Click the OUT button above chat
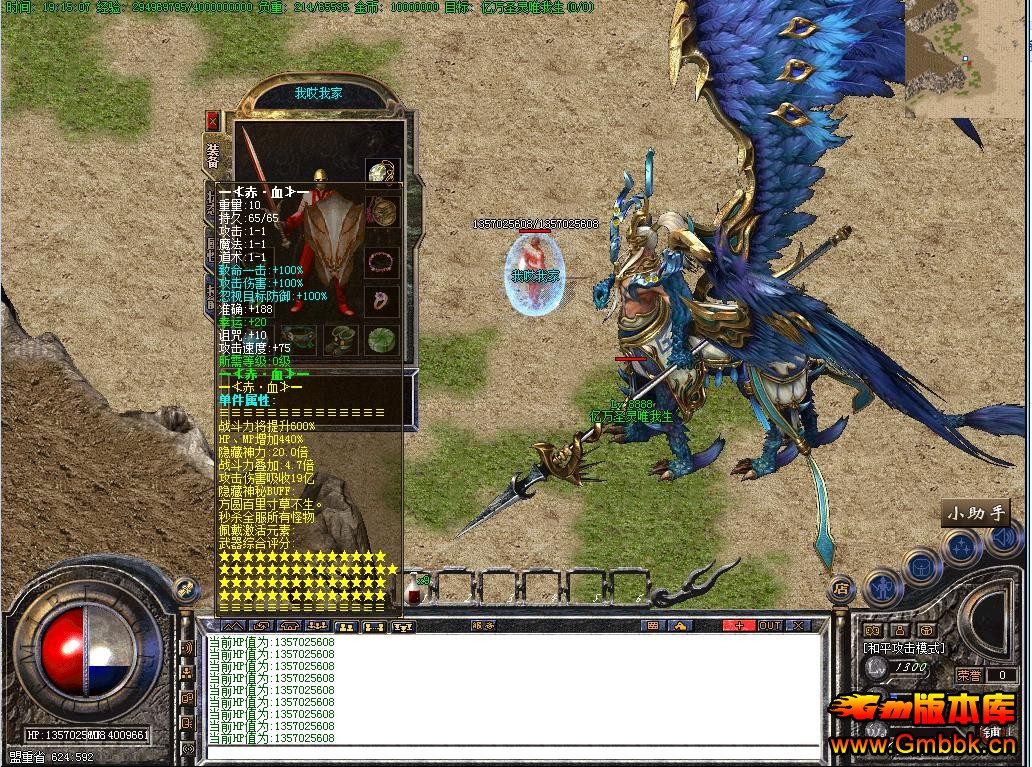1032x767 pixels. point(770,626)
